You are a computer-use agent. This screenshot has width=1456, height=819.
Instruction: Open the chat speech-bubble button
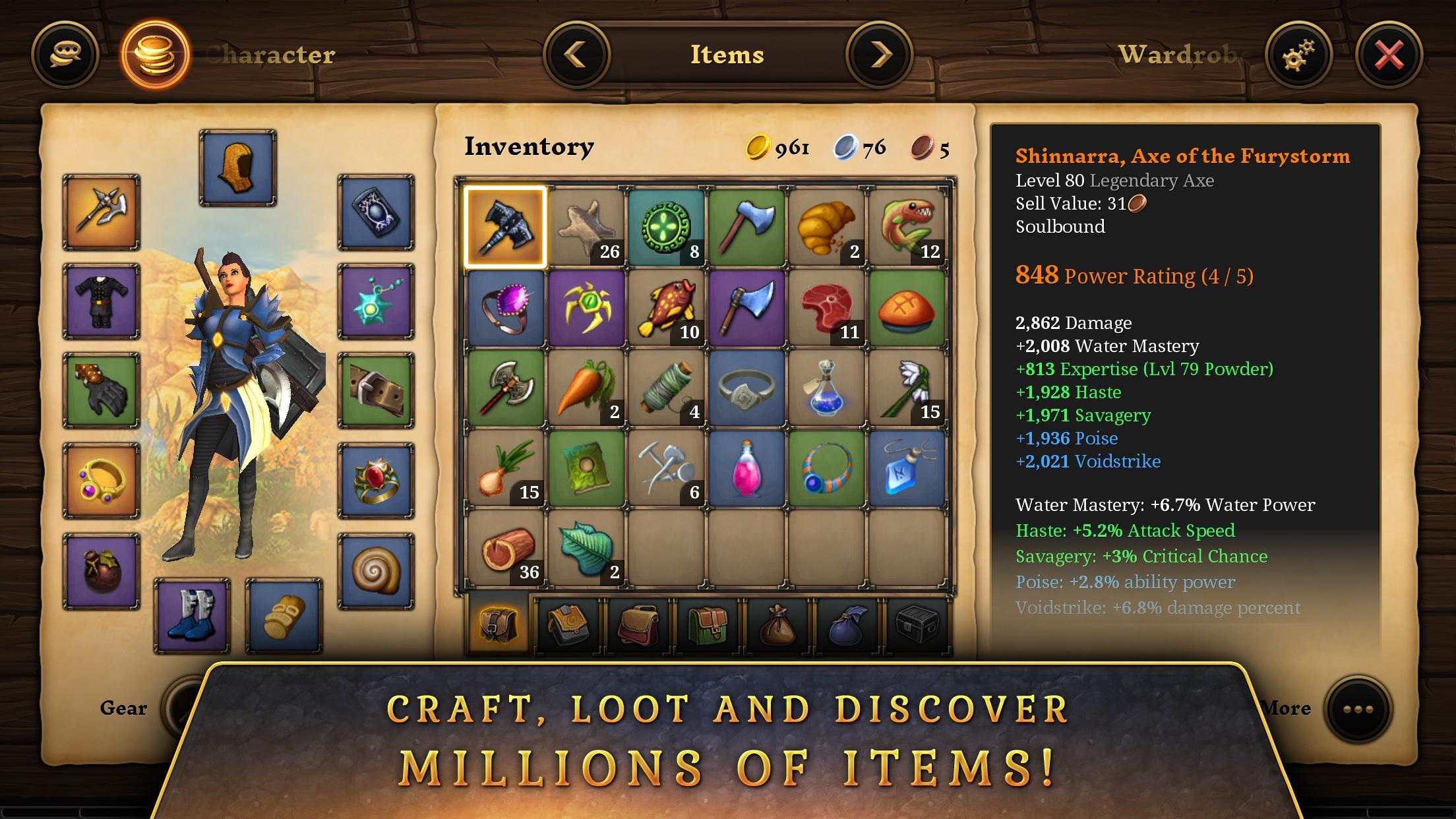[x=65, y=55]
